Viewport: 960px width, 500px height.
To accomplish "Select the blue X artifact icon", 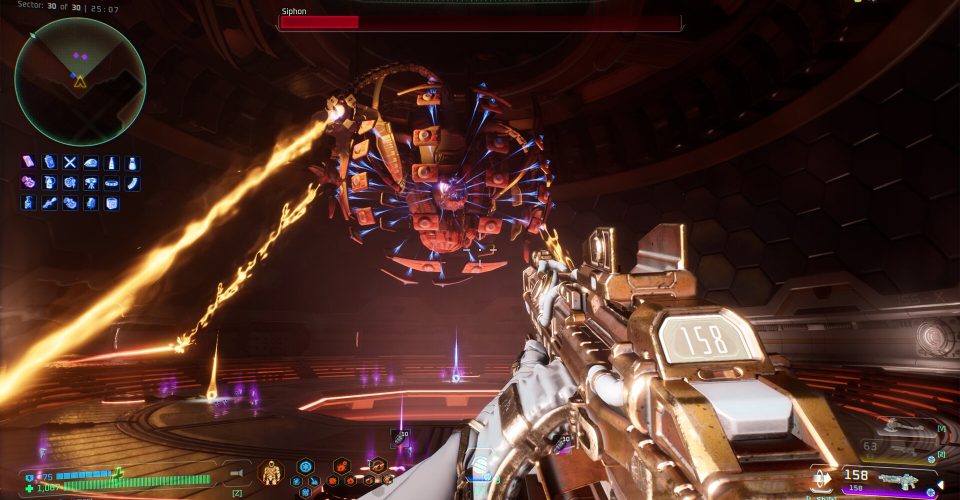I will point(70,163).
